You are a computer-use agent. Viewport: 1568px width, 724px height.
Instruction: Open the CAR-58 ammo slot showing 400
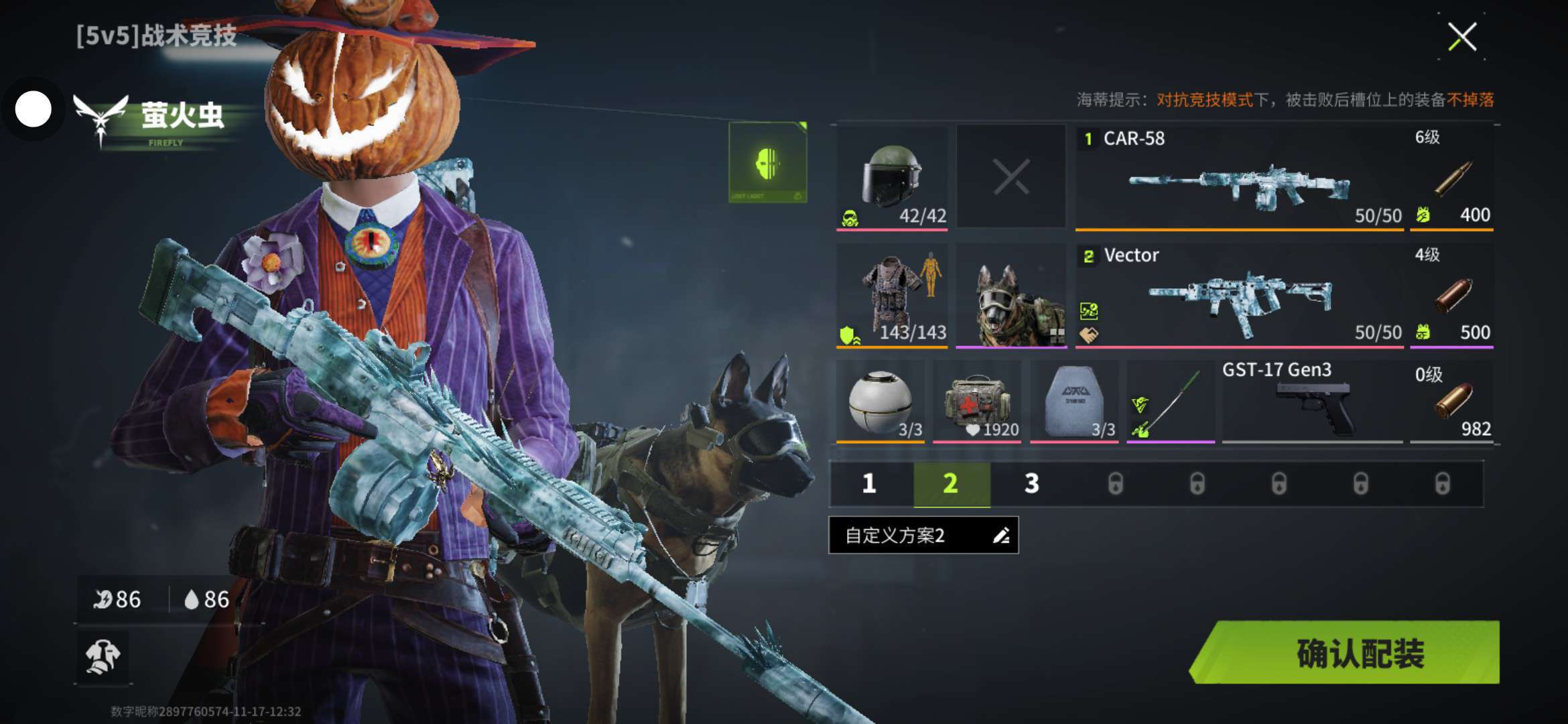1451,178
